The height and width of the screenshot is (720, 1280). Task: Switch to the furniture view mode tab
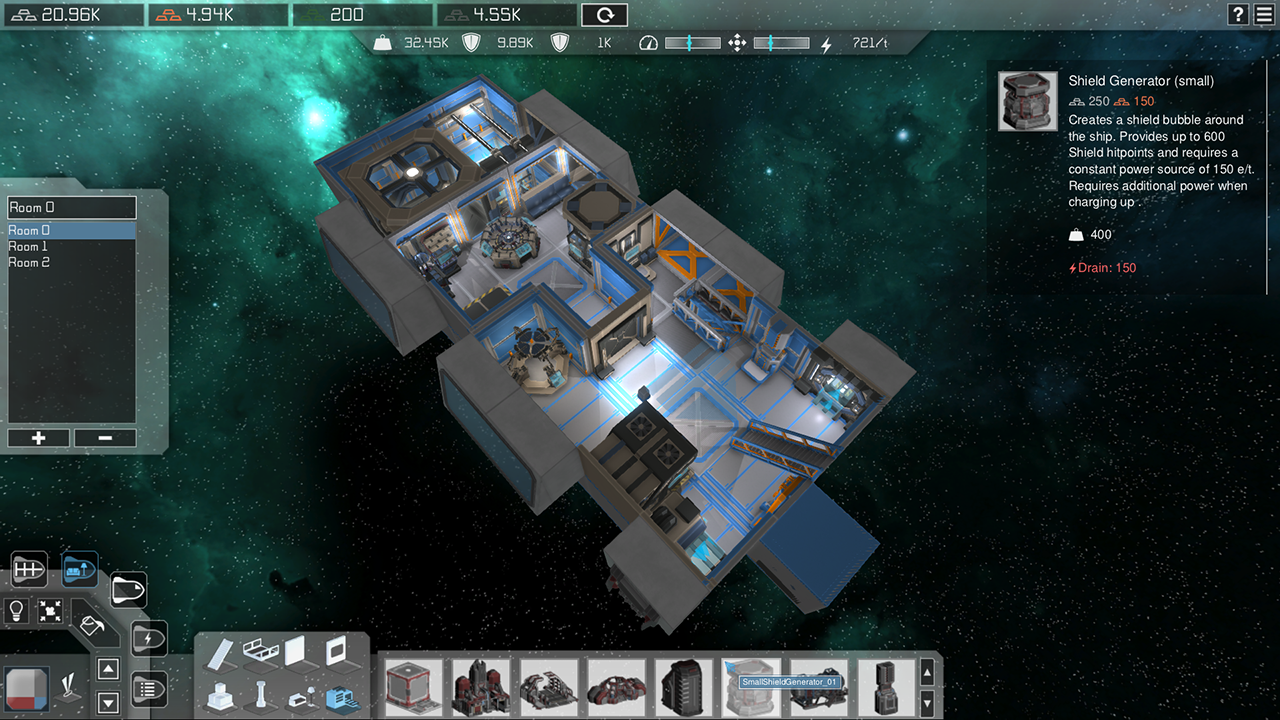78,567
